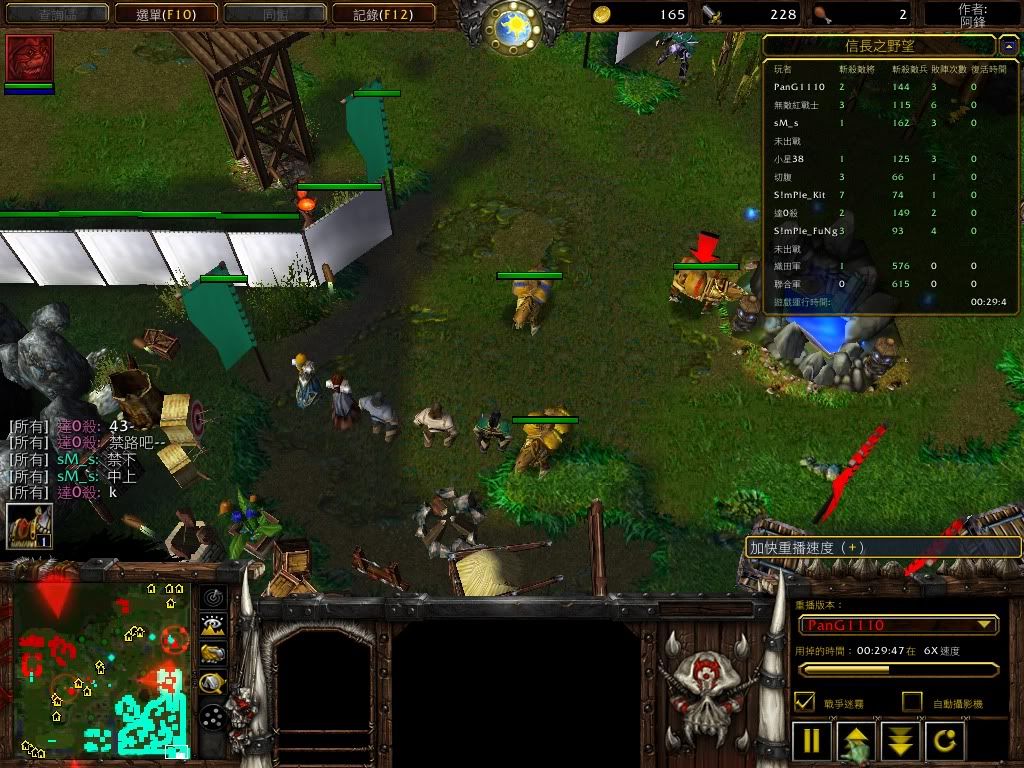Toggle the 戰爭迷霧 fog of war checkbox
The width and height of the screenshot is (1024, 768).
click(803, 702)
